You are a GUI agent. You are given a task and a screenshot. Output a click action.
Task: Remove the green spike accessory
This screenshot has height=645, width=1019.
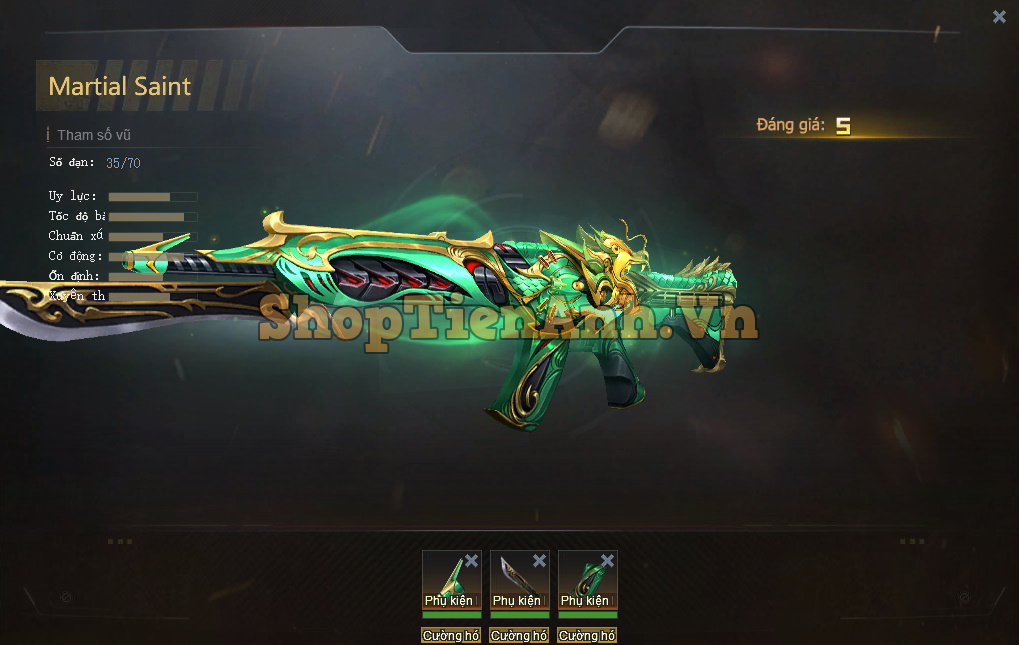pos(472,561)
